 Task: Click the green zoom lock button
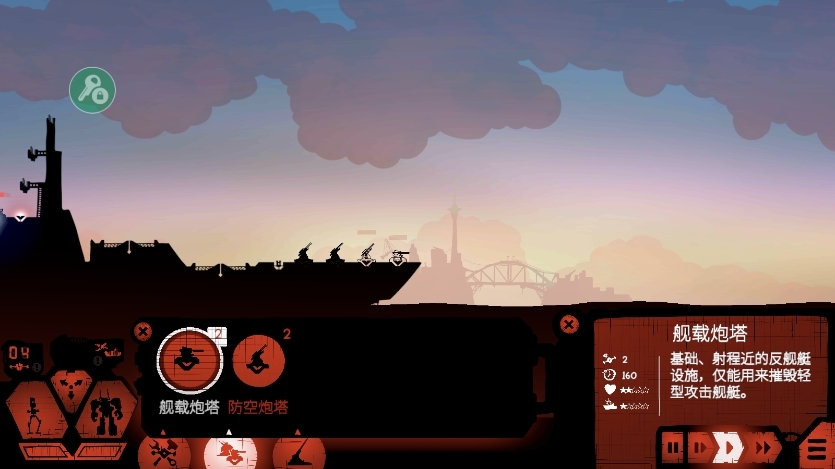tap(92, 90)
